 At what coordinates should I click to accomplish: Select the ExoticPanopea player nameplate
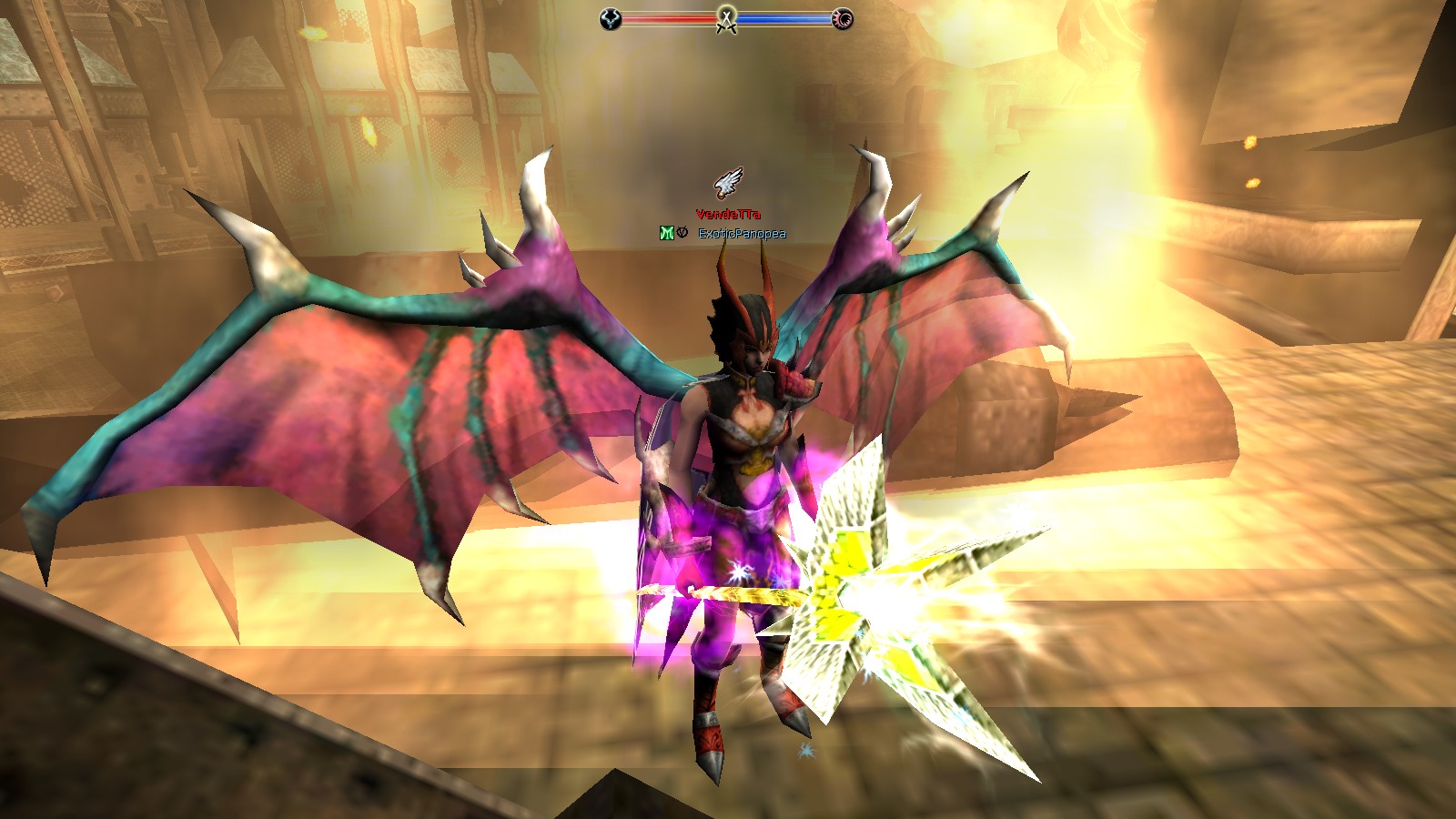tap(742, 234)
